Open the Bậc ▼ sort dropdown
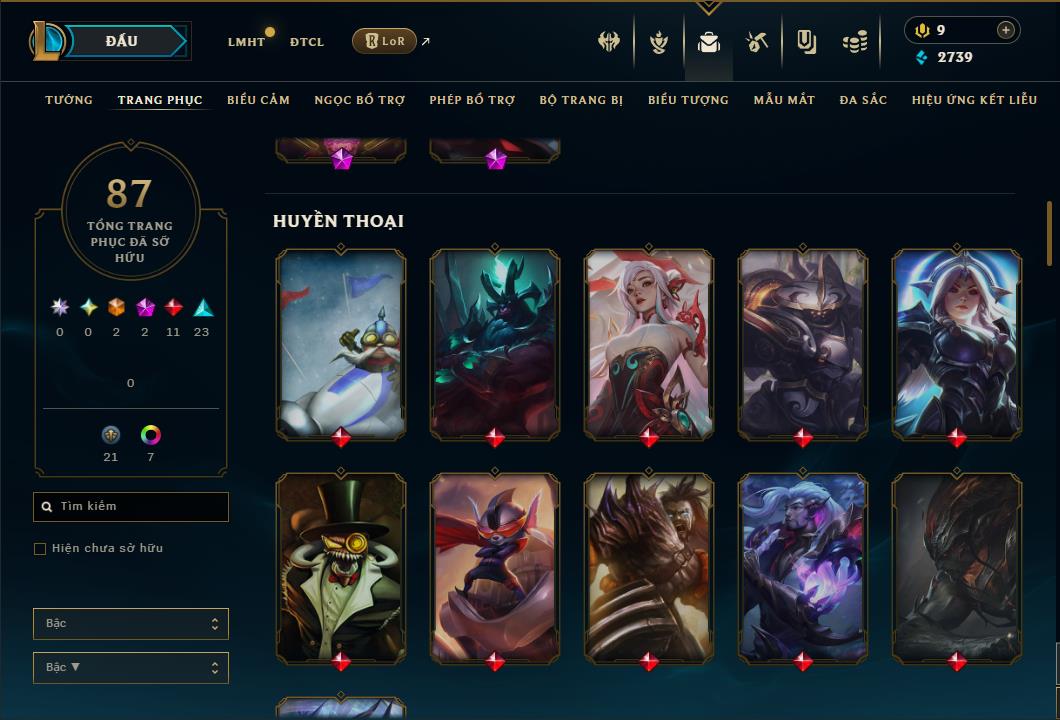Viewport: 1060px width, 720px height. [131, 667]
